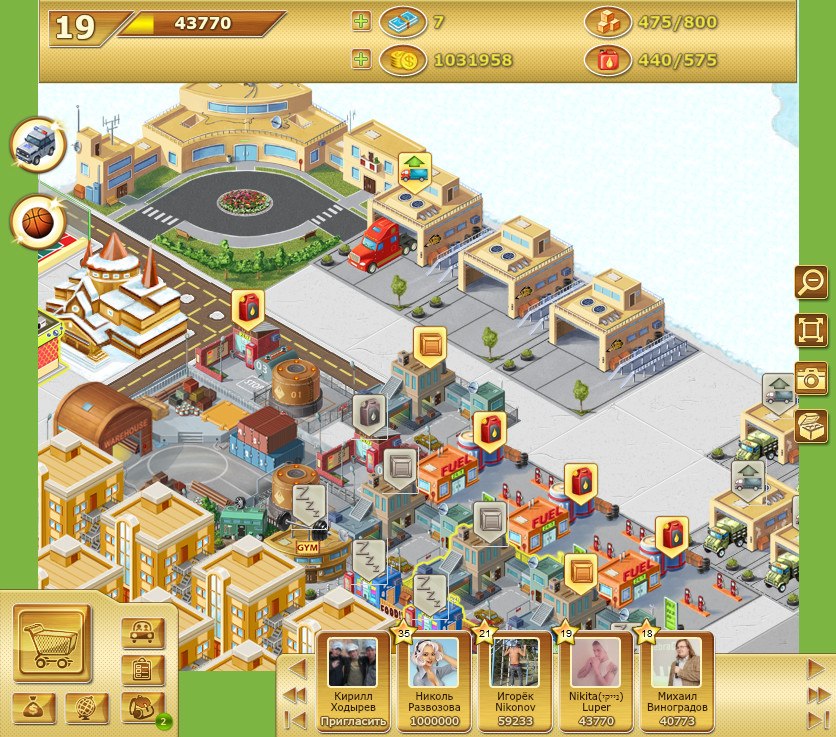Open the money bag menu
The height and width of the screenshot is (737, 836).
(x=34, y=707)
